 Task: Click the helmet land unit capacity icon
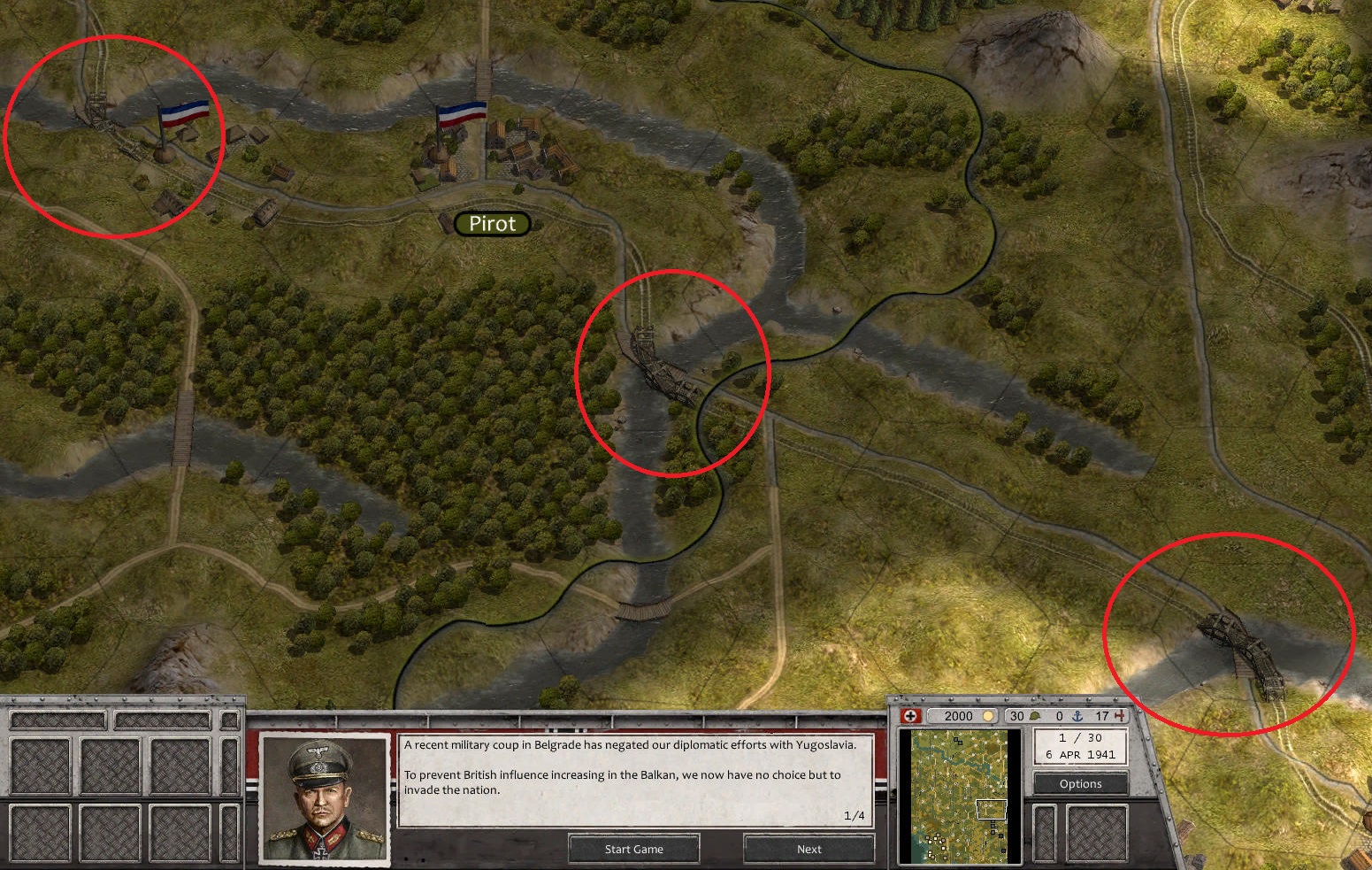pos(1037,717)
